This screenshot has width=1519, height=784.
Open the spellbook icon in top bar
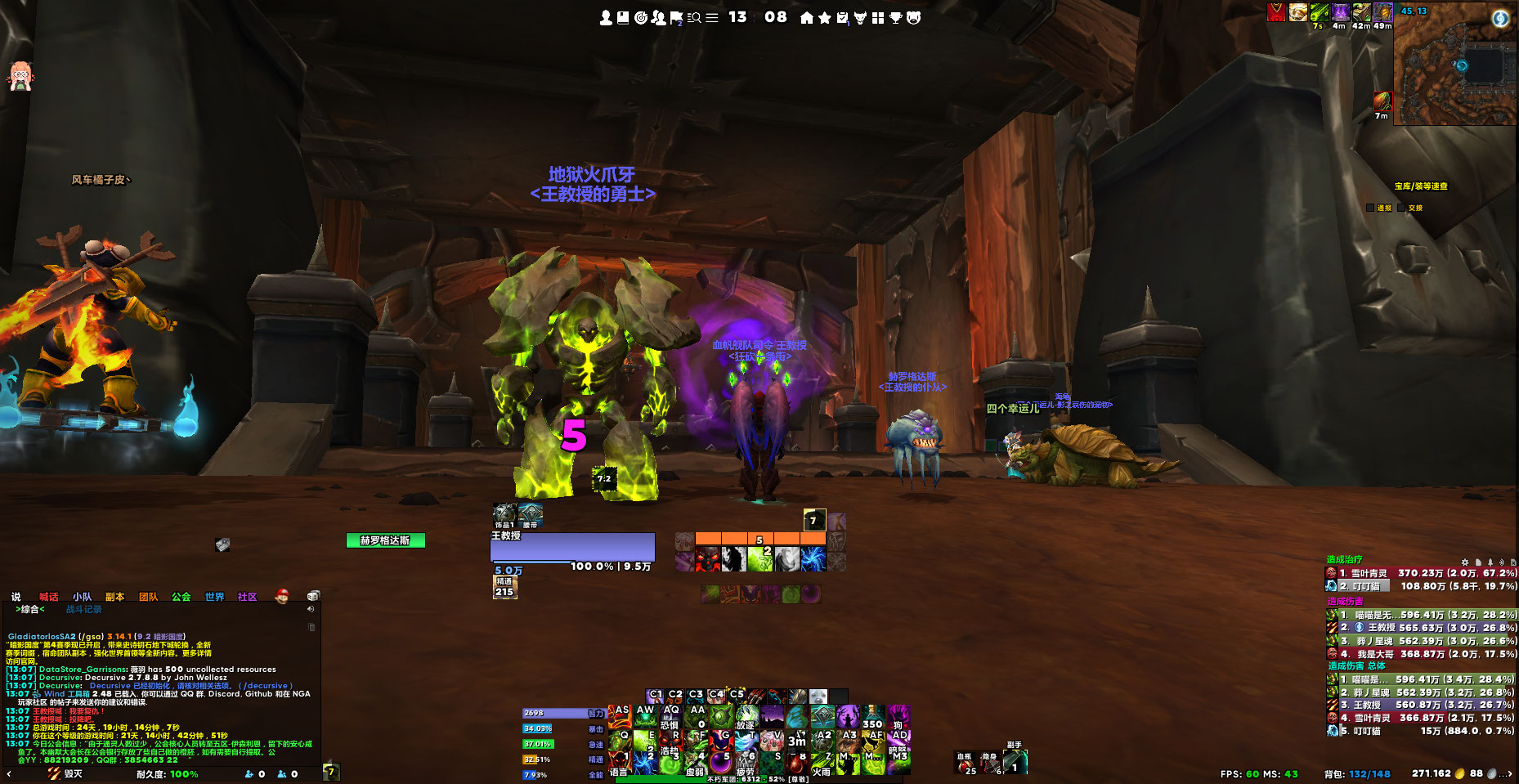(x=623, y=17)
